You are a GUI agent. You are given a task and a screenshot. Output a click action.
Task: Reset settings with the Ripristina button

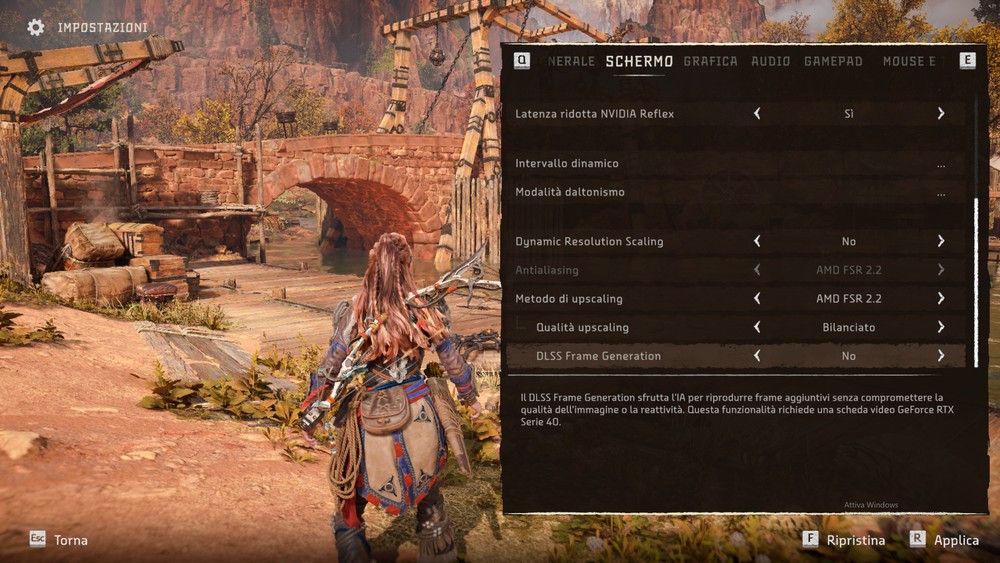844,540
